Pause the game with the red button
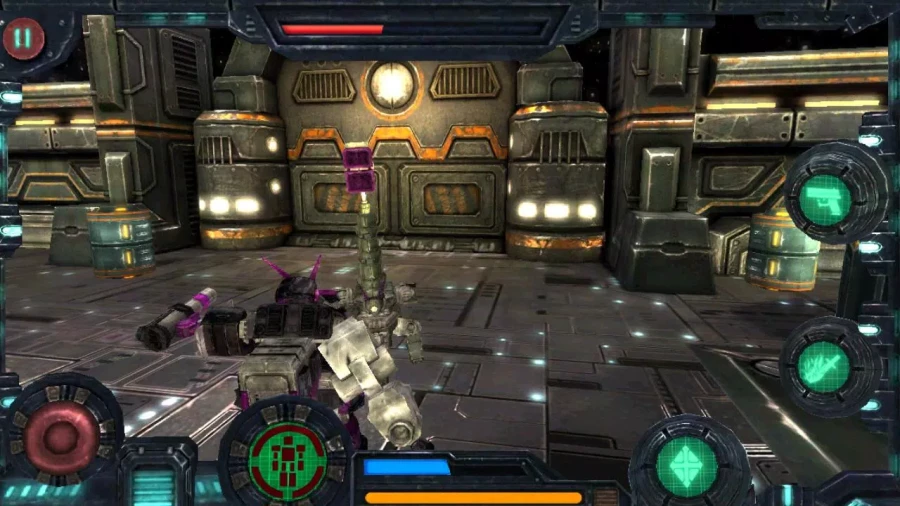 pos(22,39)
